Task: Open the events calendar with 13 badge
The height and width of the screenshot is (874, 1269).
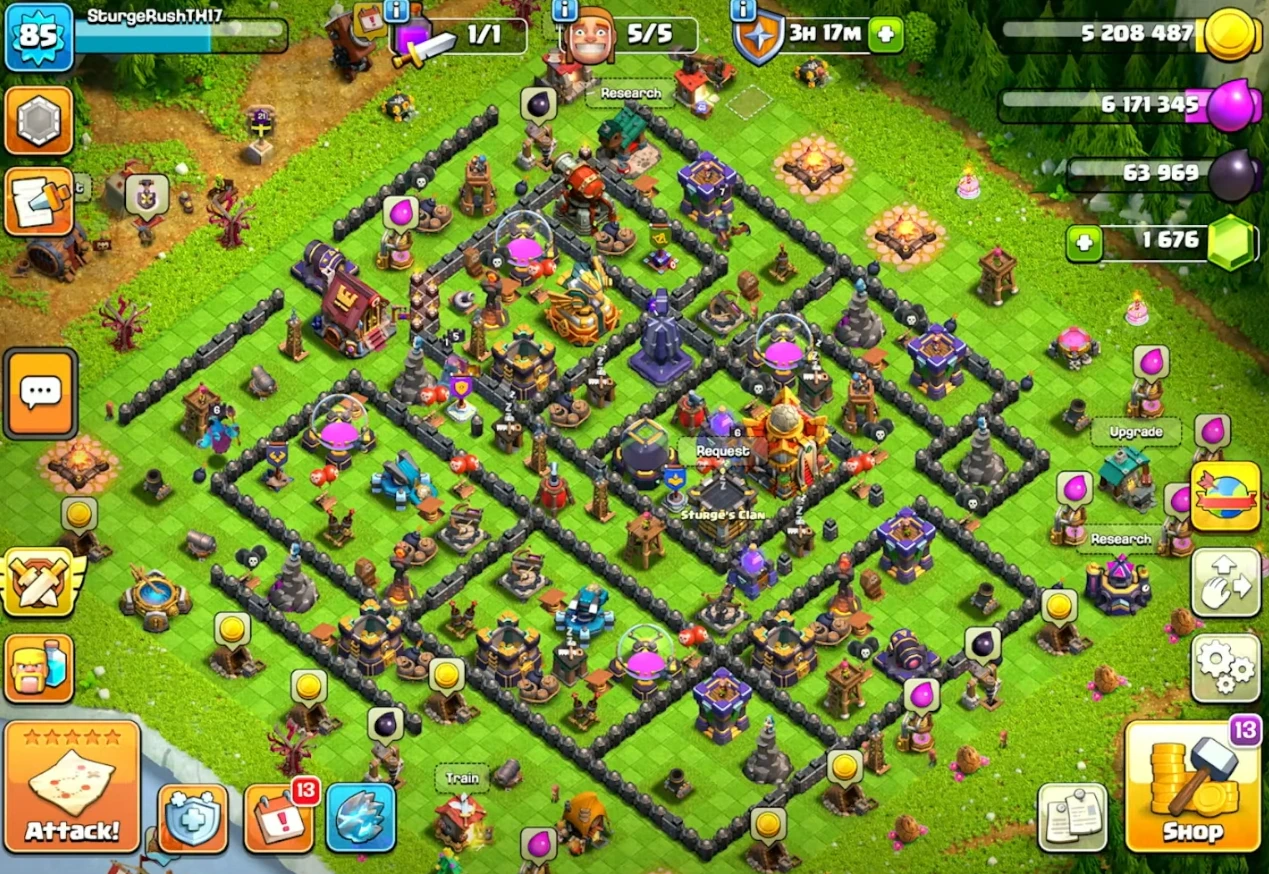Action: click(279, 818)
